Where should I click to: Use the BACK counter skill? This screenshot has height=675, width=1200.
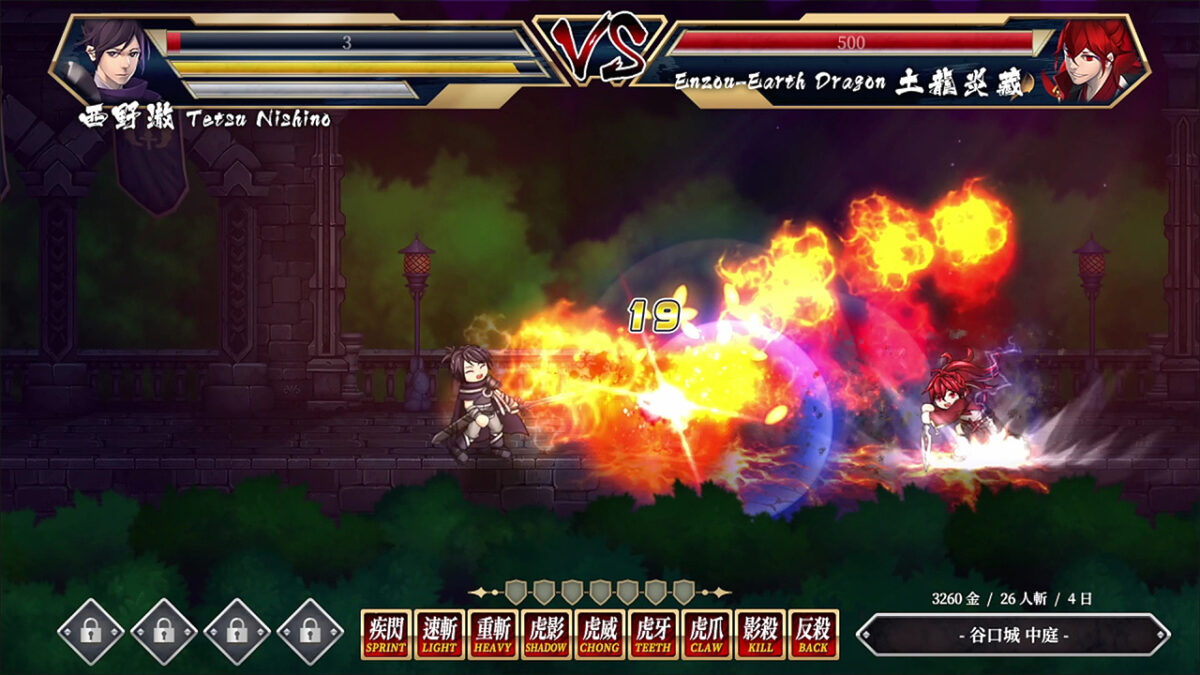(813, 634)
